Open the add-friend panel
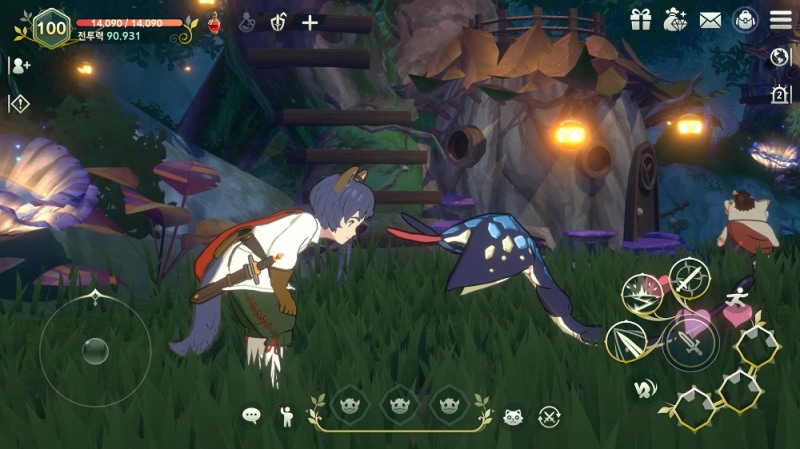 click(x=19, y=65)
